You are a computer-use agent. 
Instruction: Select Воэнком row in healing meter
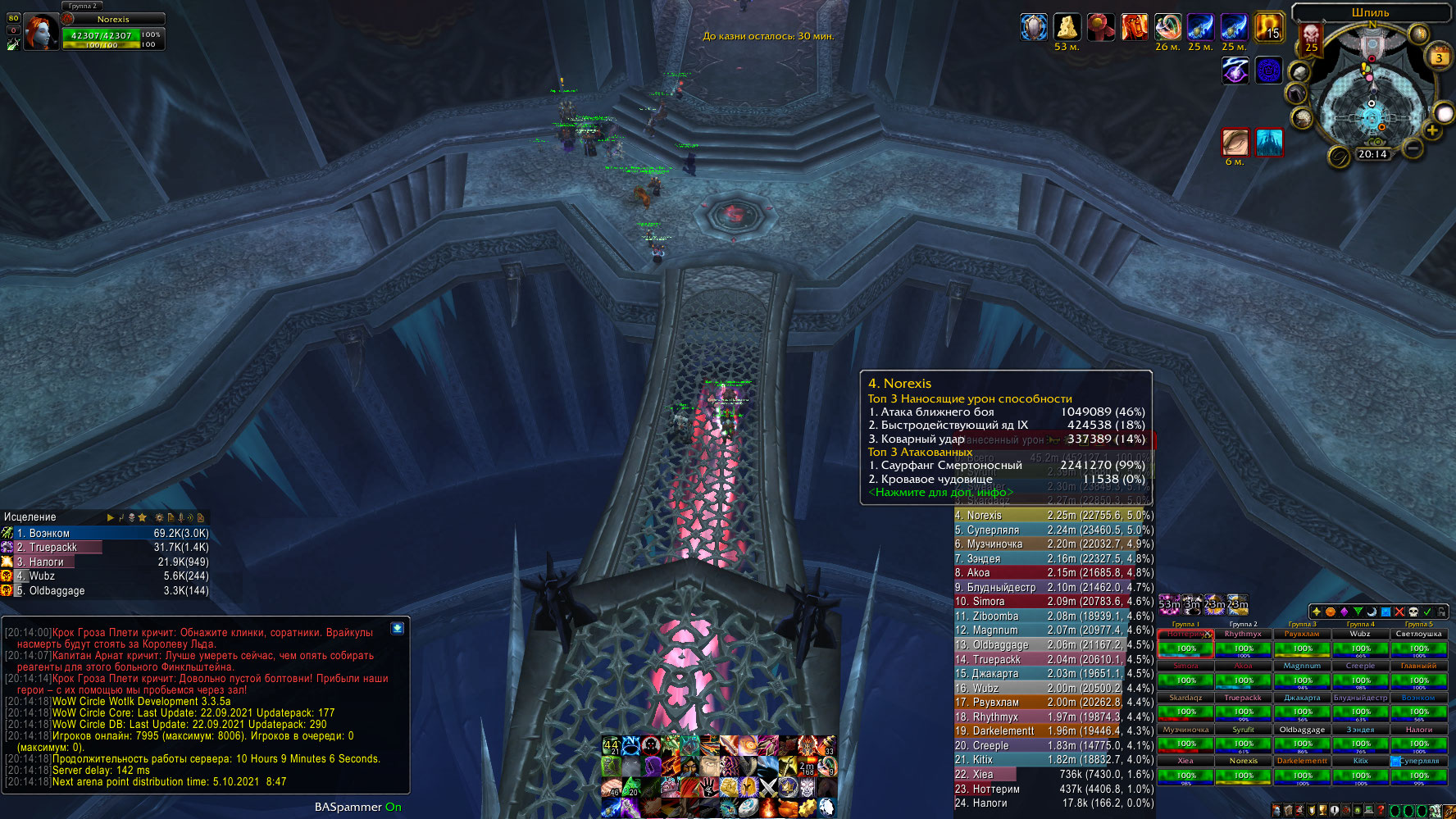[x=107, y=533]
